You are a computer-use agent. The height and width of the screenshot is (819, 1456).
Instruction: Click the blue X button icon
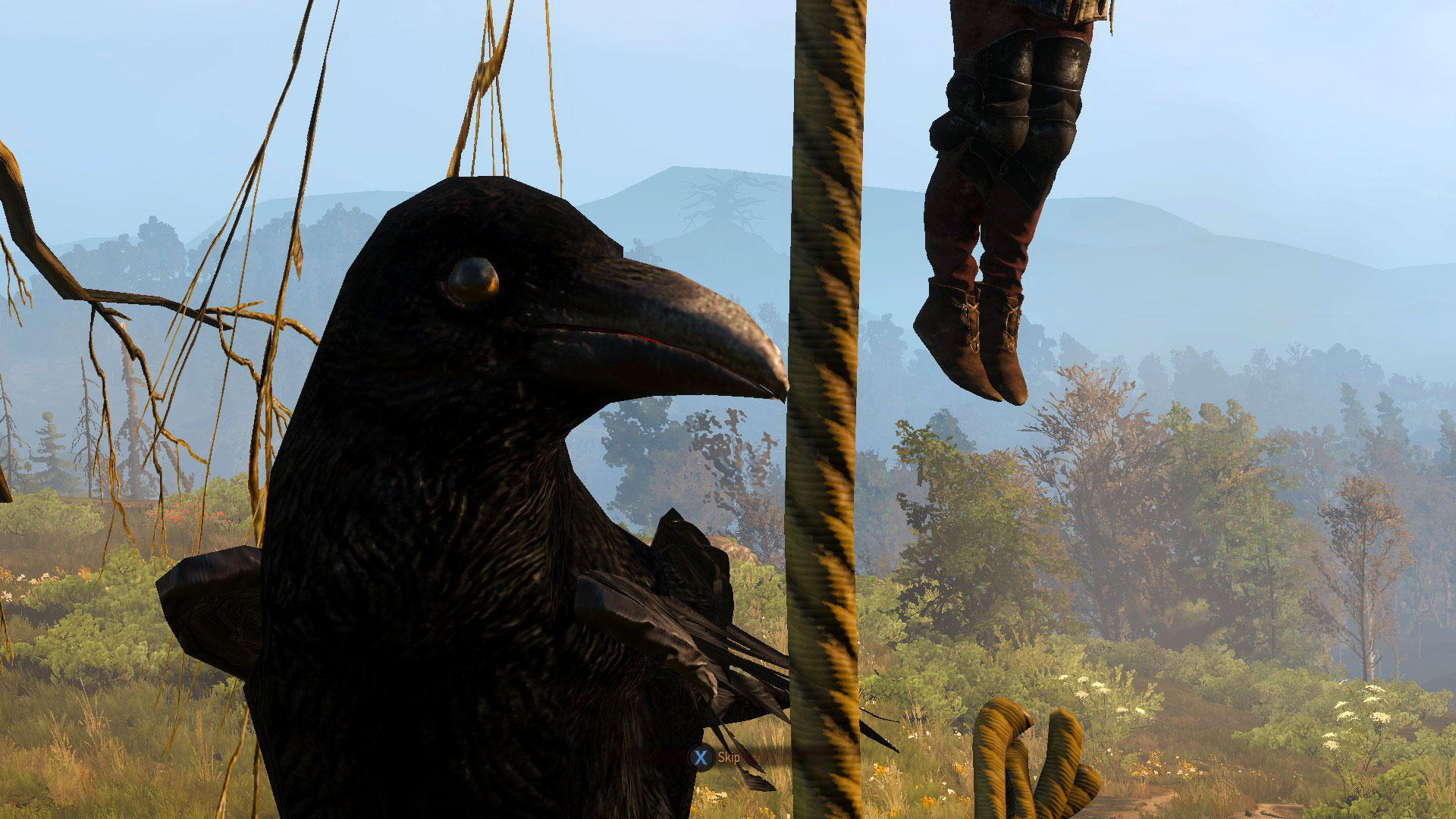(701, 756)
